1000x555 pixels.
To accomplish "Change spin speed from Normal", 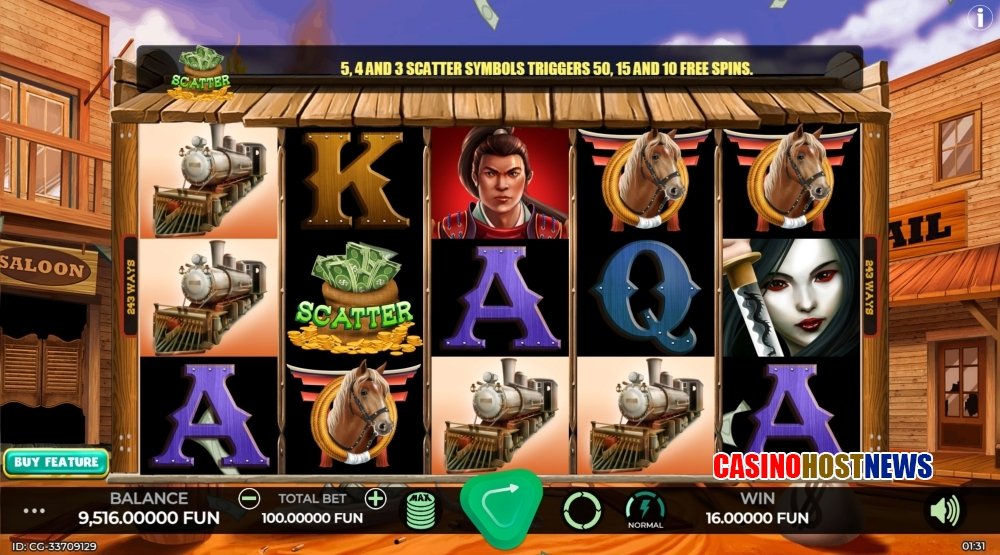I will (645, 510).
